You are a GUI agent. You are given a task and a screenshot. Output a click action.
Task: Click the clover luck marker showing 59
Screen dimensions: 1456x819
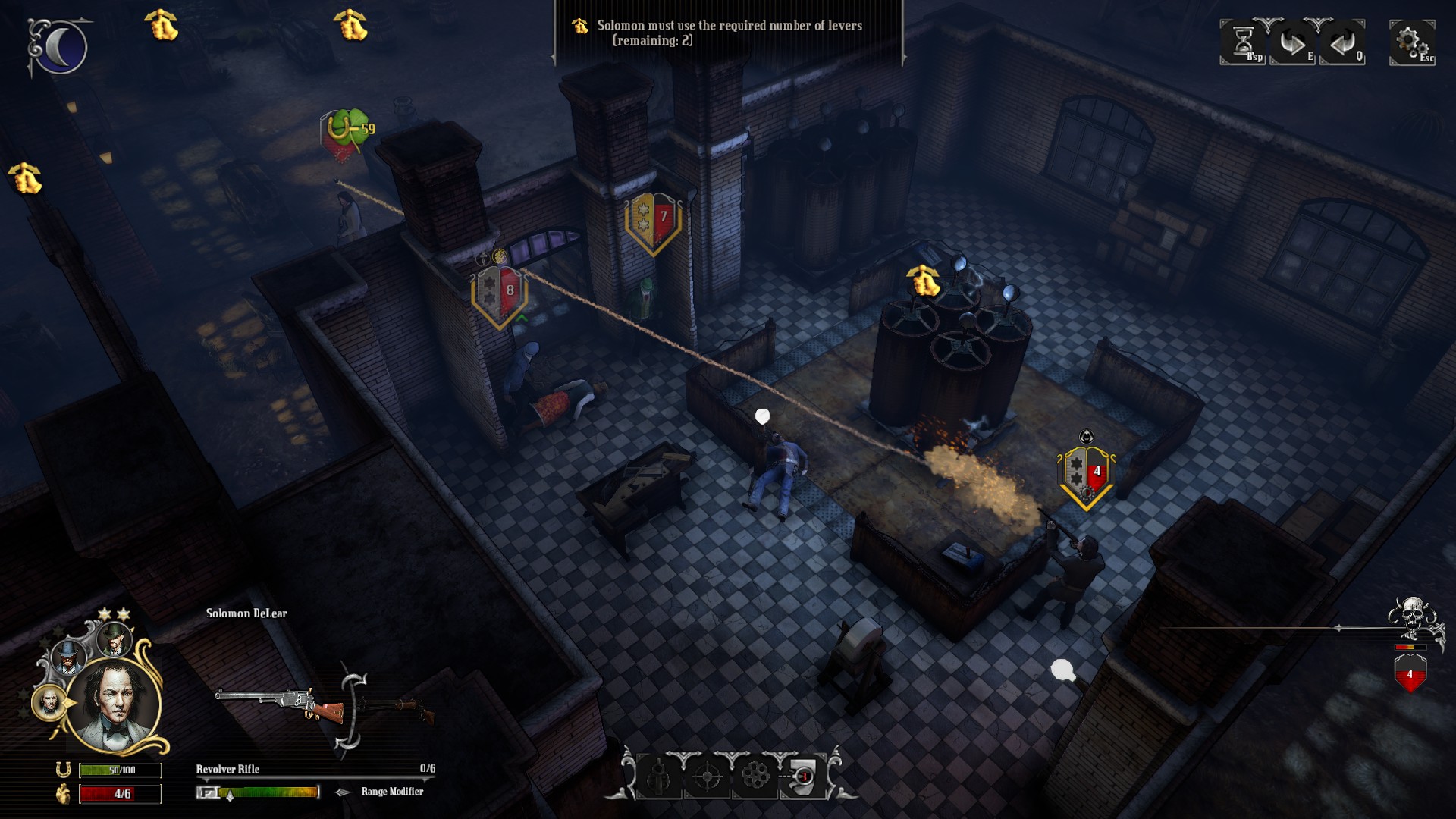[x=347, y=130]
